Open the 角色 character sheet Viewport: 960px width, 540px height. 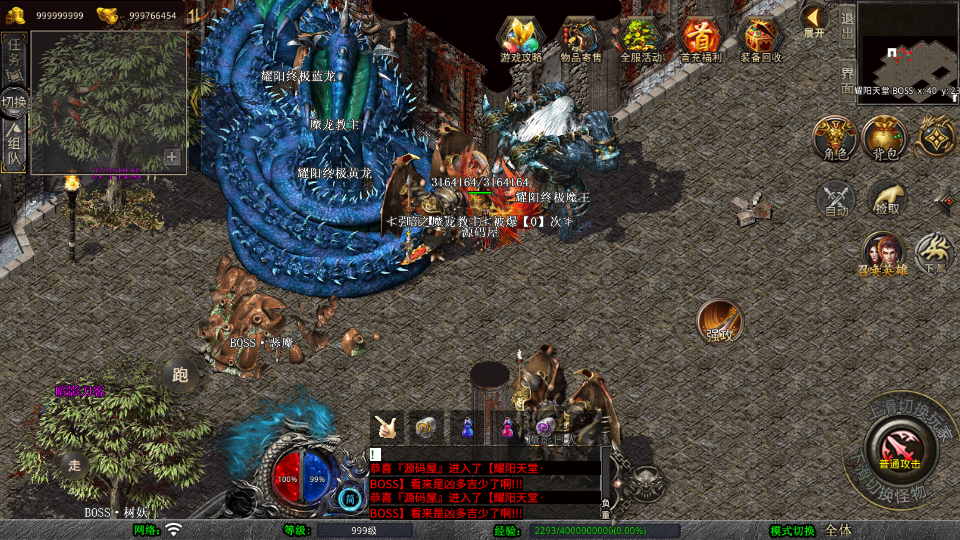[834, 138]
